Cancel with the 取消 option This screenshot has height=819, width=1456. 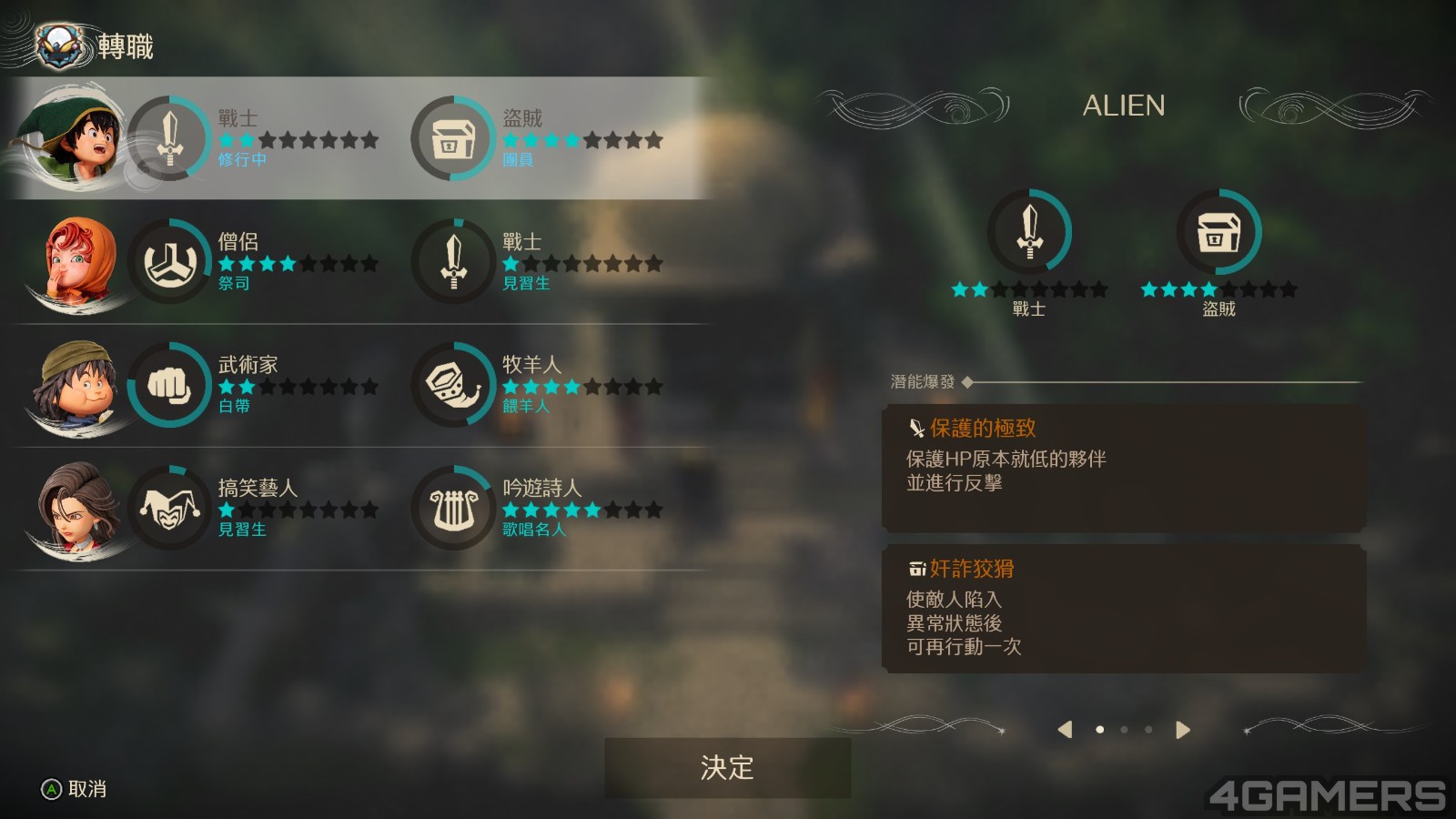75,789
